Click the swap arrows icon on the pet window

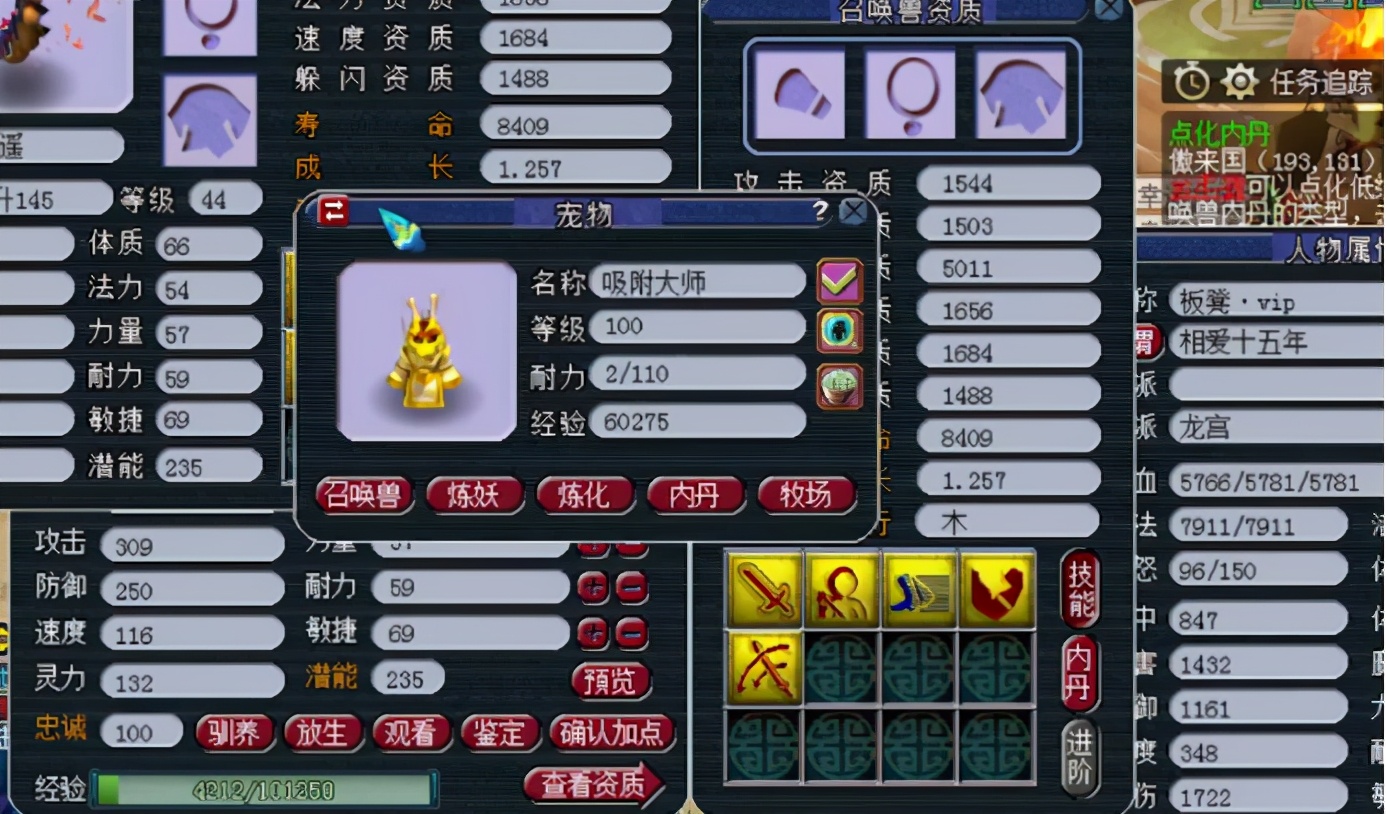[334, 212]
